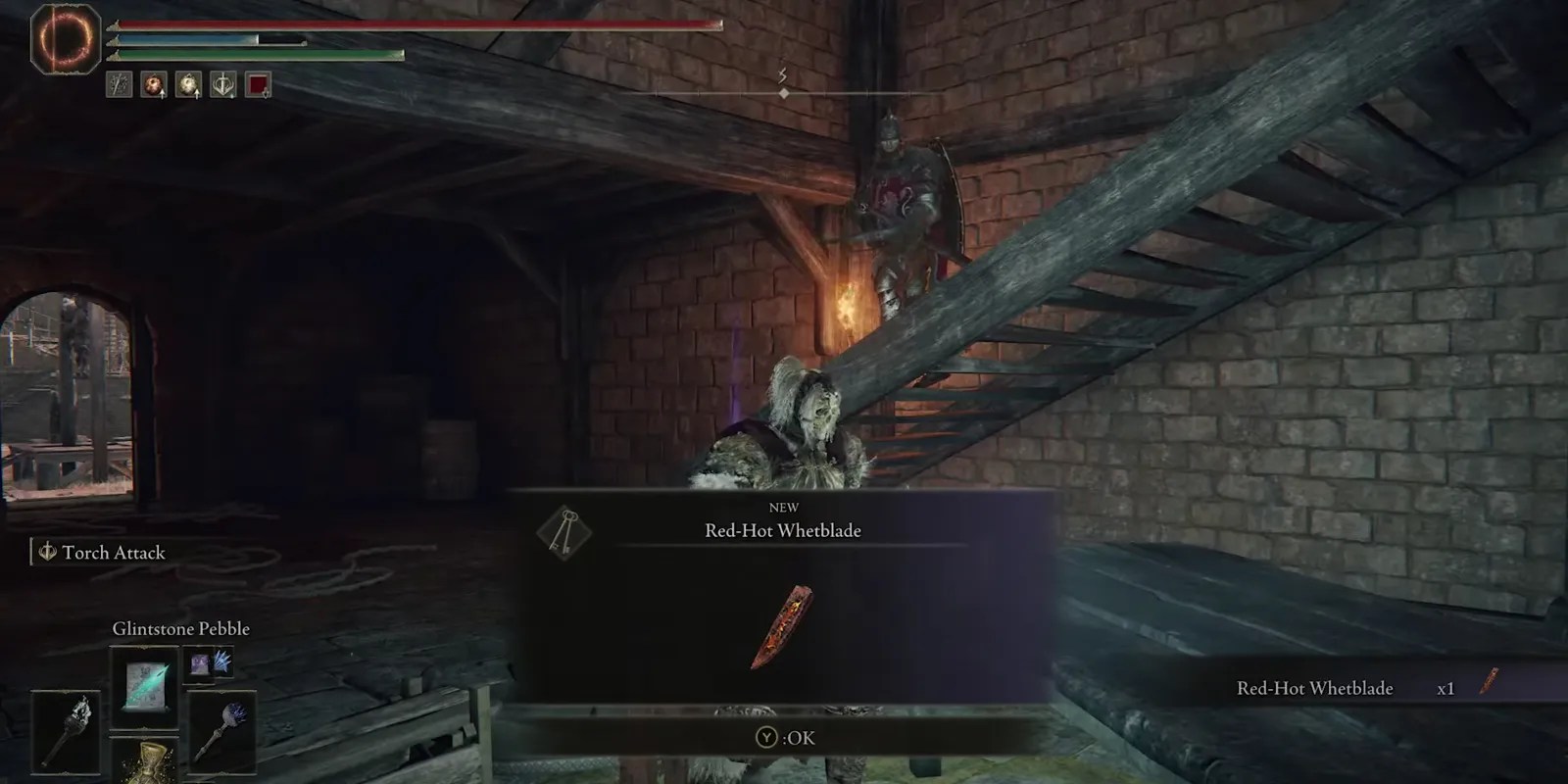Click the x1 quantity label in the pickup notification
Screen dimensions: 1568x784
[x=1447, y=688]
